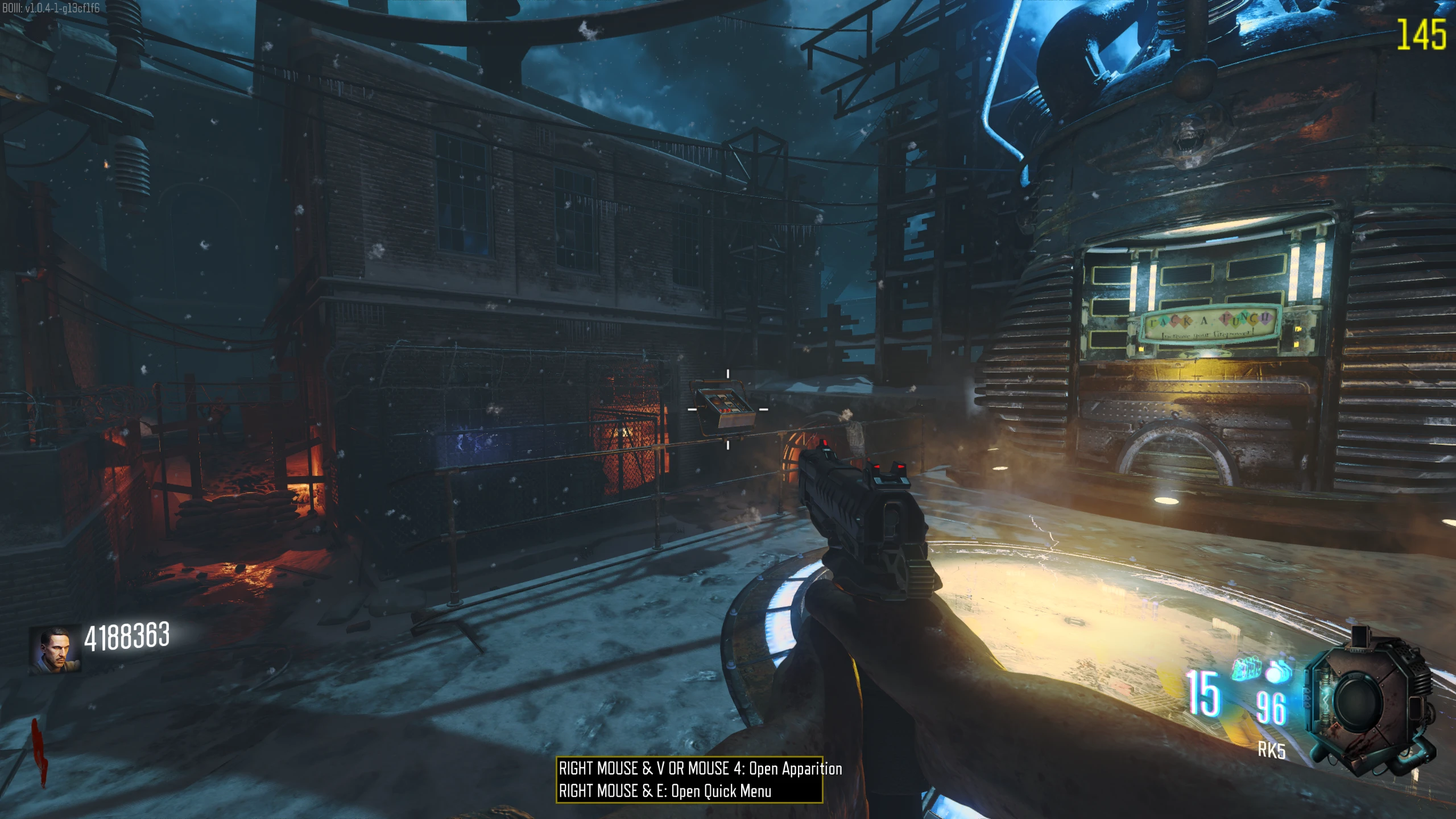Viewport: 1456px width, 819px height.
Task: Select the RK5 weapon name label
Action: coord(1271,751)
